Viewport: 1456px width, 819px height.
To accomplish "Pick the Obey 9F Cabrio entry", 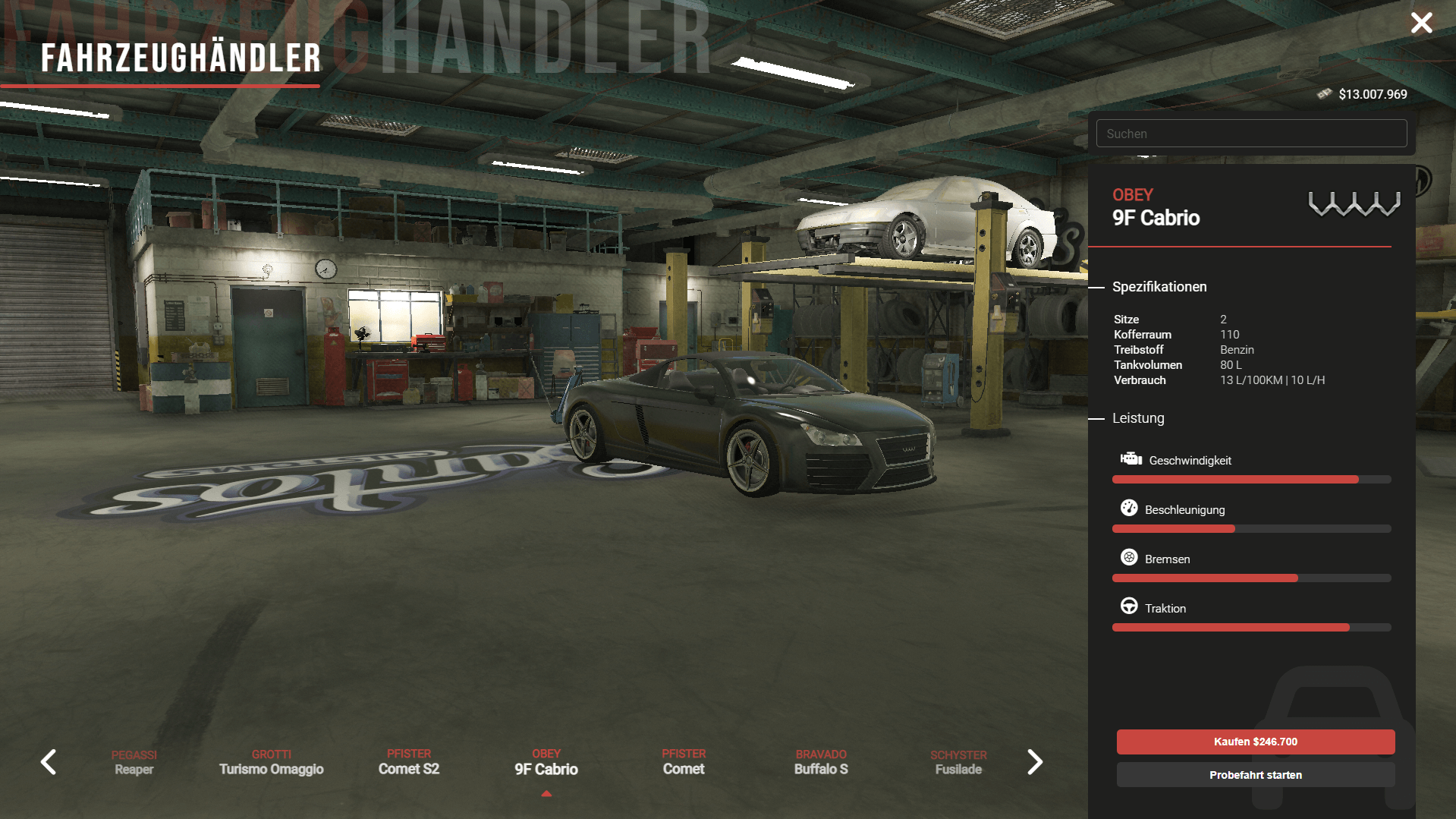I will tap(546, 762).
